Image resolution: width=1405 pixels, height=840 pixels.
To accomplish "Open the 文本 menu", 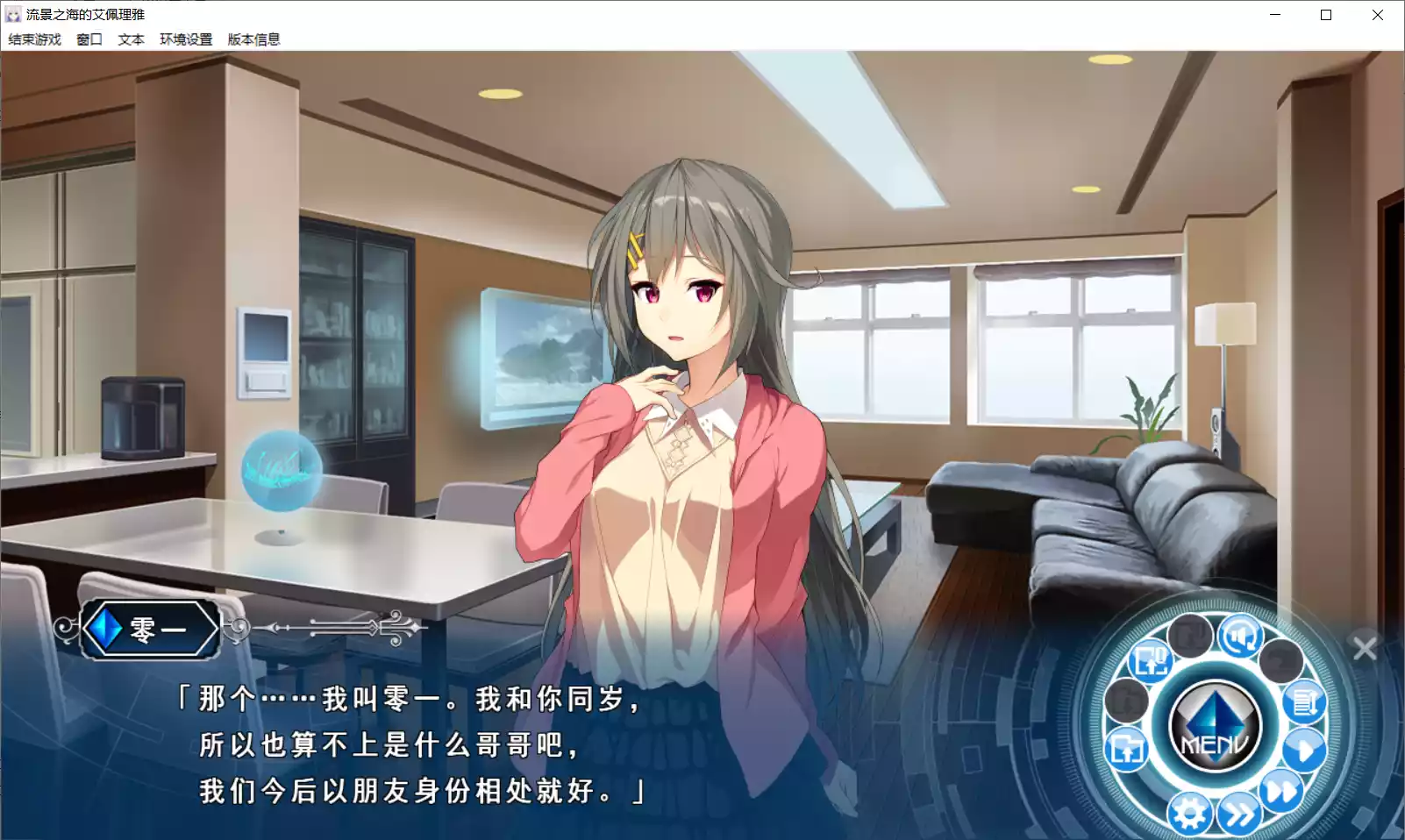I will click(x=132, y=39).
